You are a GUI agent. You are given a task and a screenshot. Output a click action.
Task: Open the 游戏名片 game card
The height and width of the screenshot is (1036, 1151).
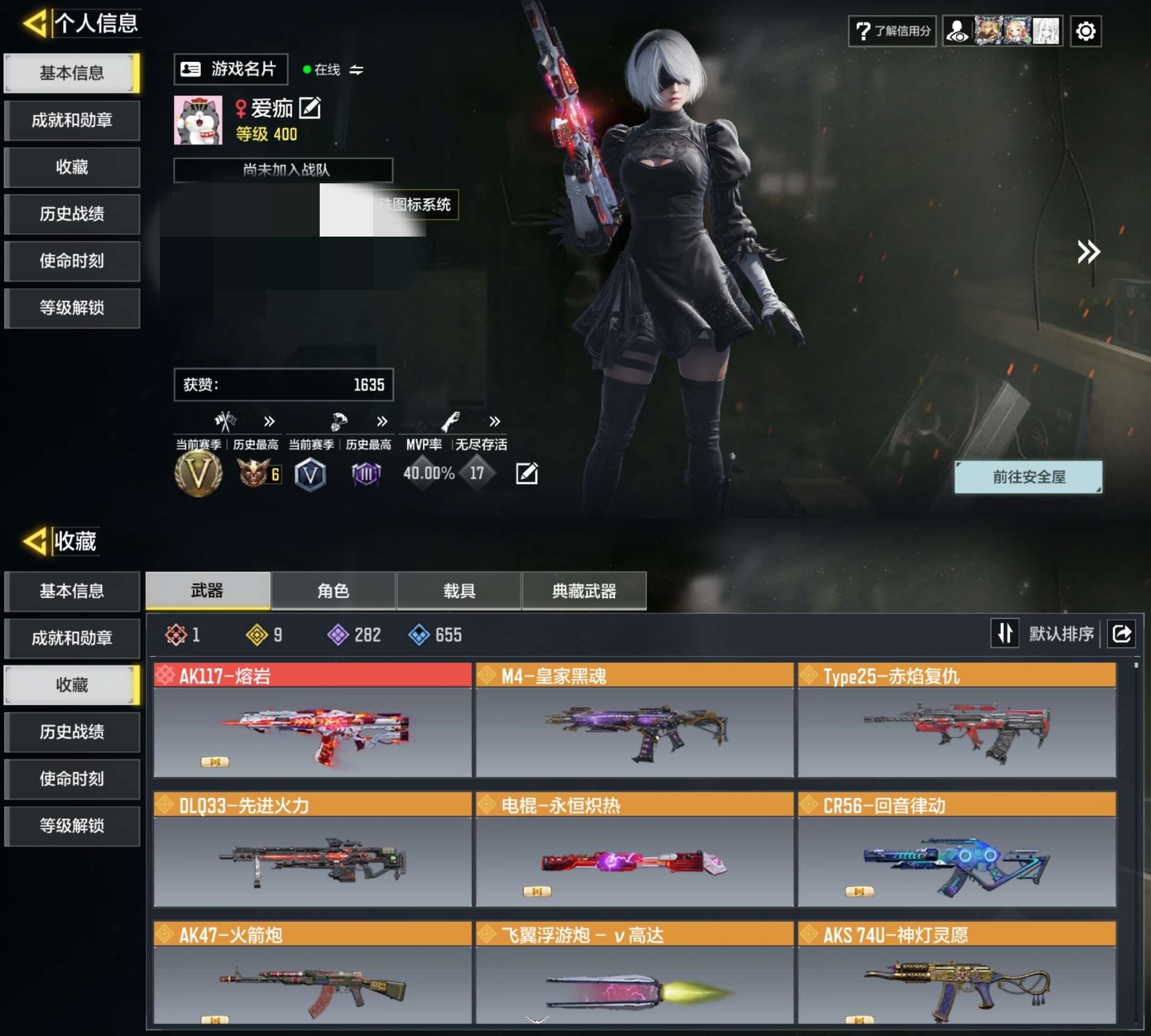tap(231, 69)
